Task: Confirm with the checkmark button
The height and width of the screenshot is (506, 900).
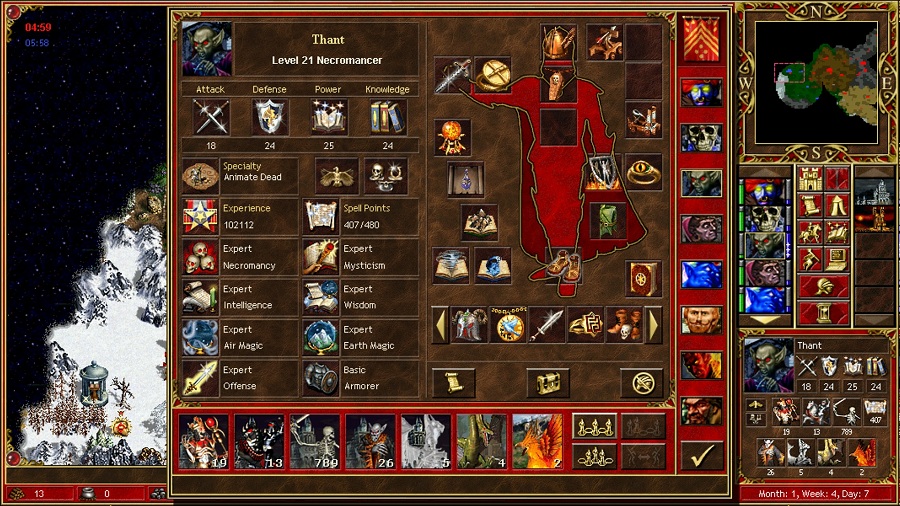Action: click(x=701, y=455)
